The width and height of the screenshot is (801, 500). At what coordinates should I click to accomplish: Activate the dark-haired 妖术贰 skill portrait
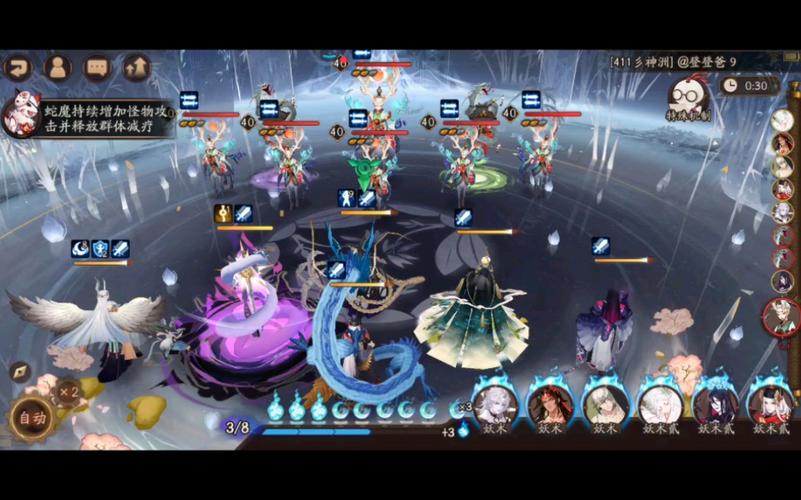pos(716,404)
